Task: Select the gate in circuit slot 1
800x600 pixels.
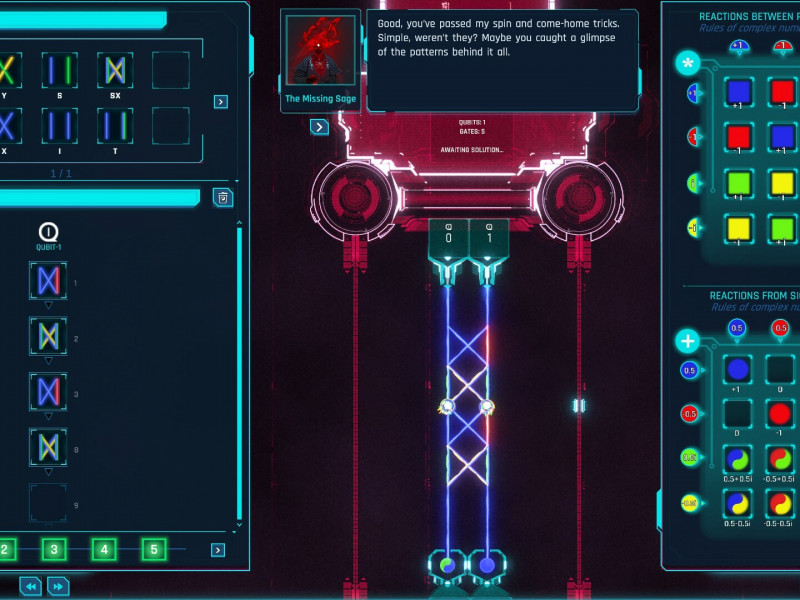Action: click(x=48, y=280)
